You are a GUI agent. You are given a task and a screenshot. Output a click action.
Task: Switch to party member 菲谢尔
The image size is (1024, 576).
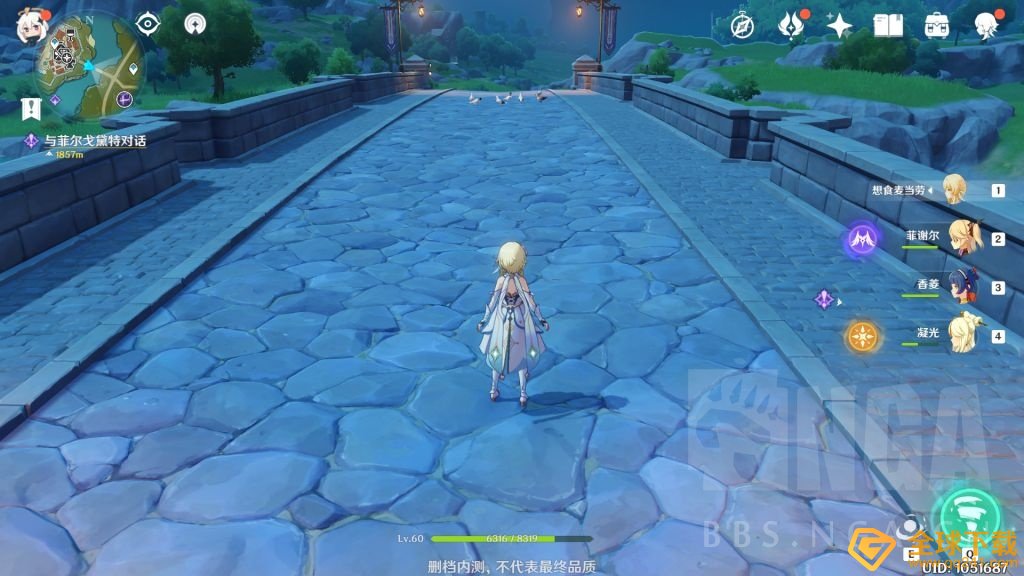[962, 239]
